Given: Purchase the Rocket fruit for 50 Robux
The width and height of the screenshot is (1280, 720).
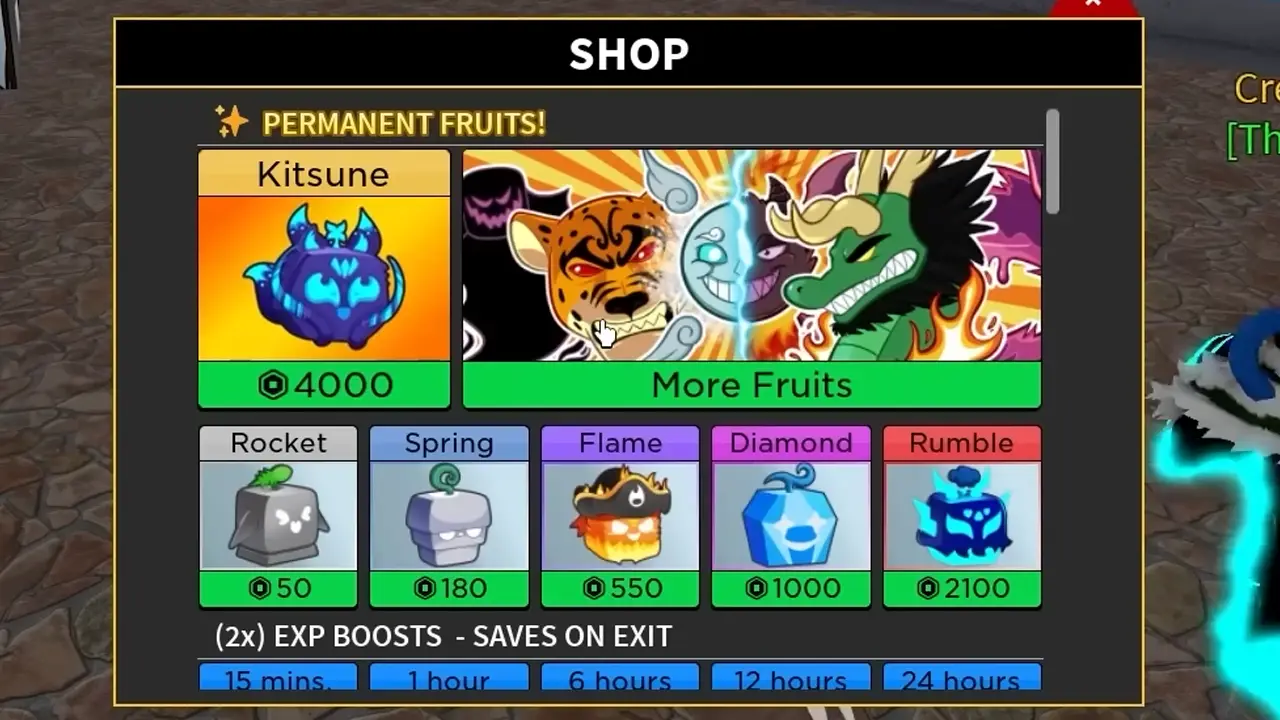Looking at the screenshot, I should coord(277,589).
